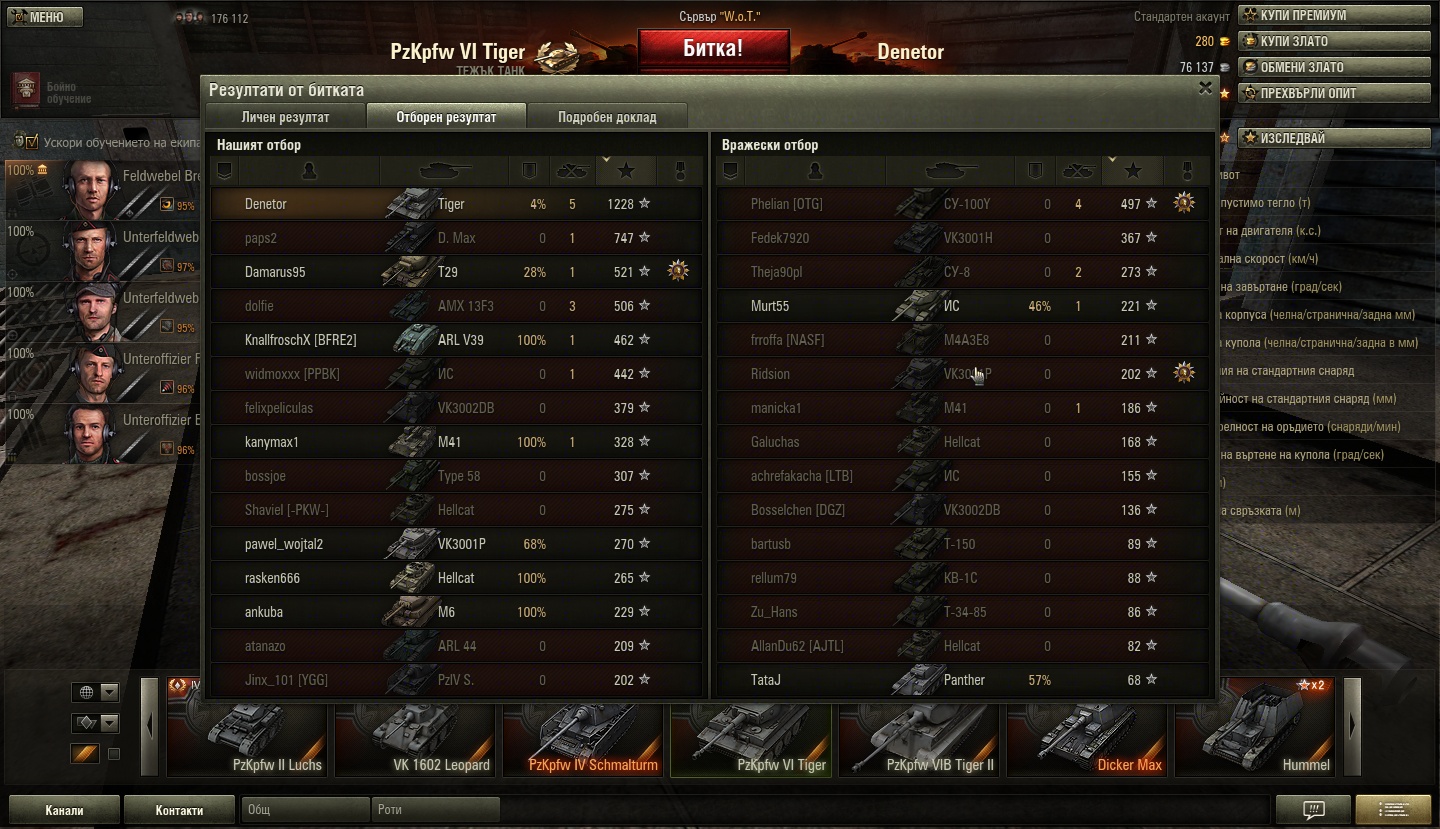1440x829 pixels.
Task: Pick the Dicker Max tank
Action: (x=1088, y=728)
